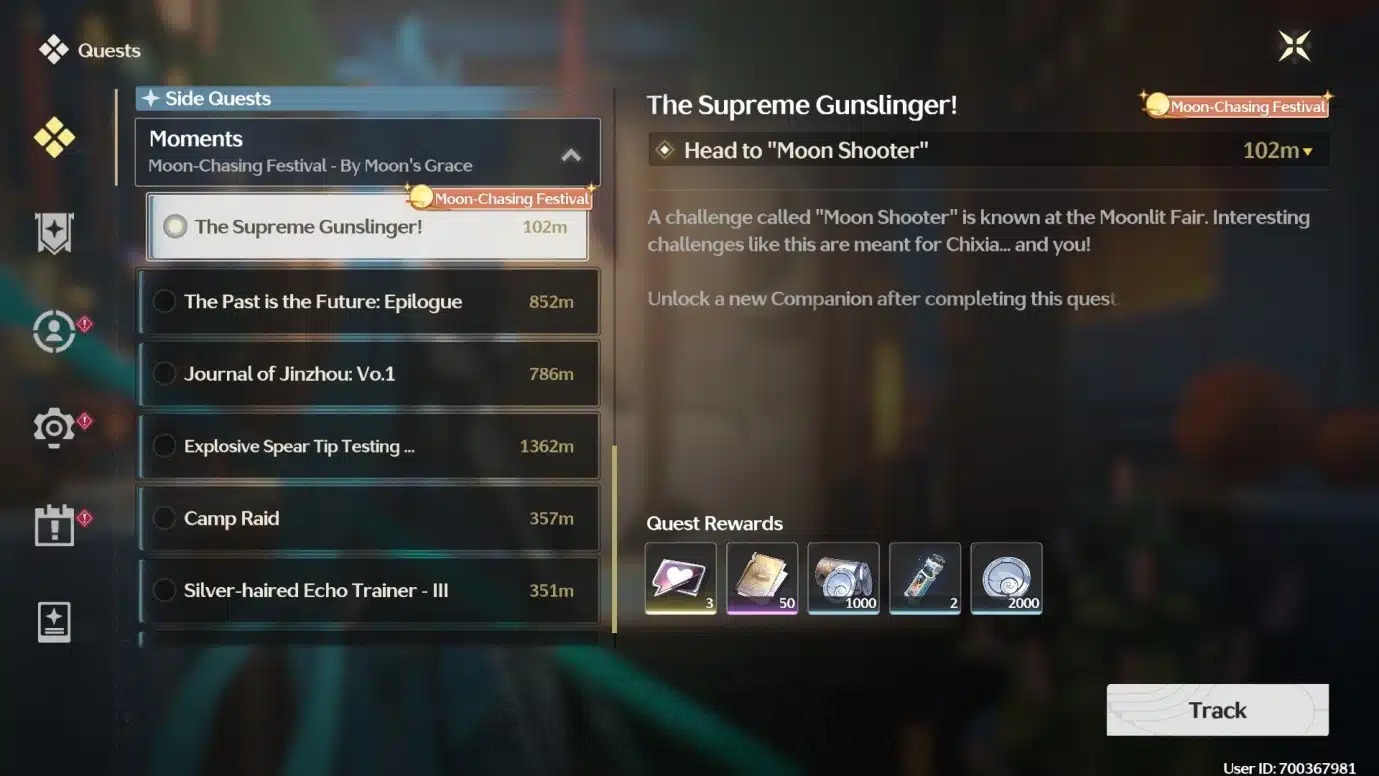Show the companion quests tab

[54, 331]
